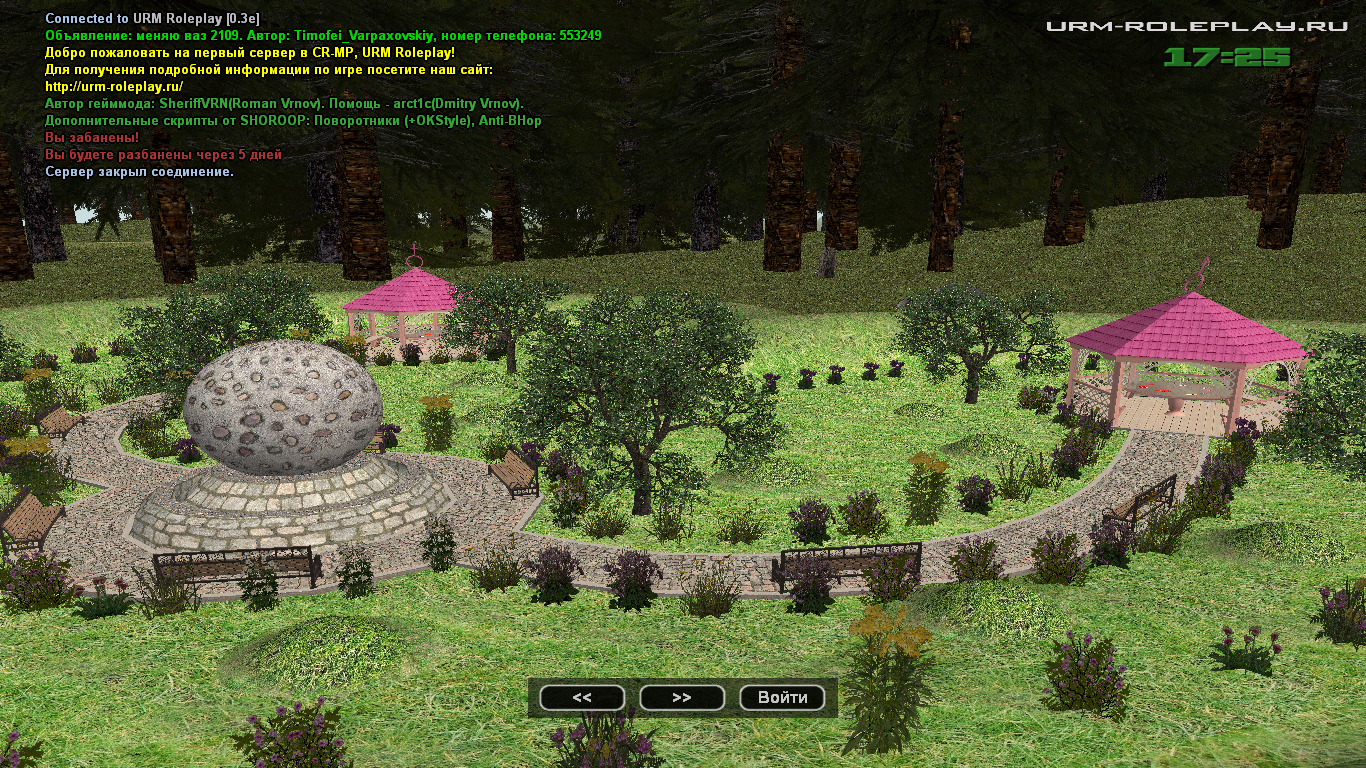Click the previous "<<" selection button
This screenshot has height=768, width=1366.
(x=582, y=698)
